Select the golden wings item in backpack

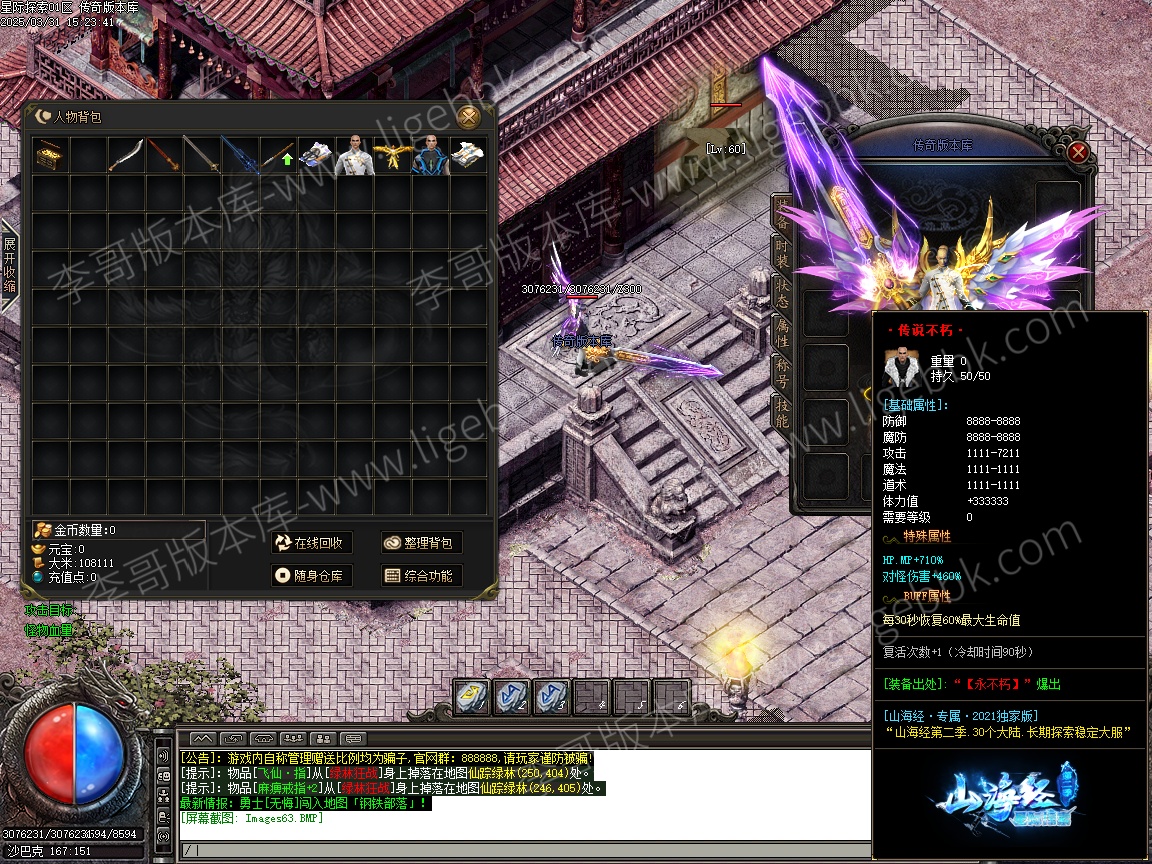click(x=392, y=156)
